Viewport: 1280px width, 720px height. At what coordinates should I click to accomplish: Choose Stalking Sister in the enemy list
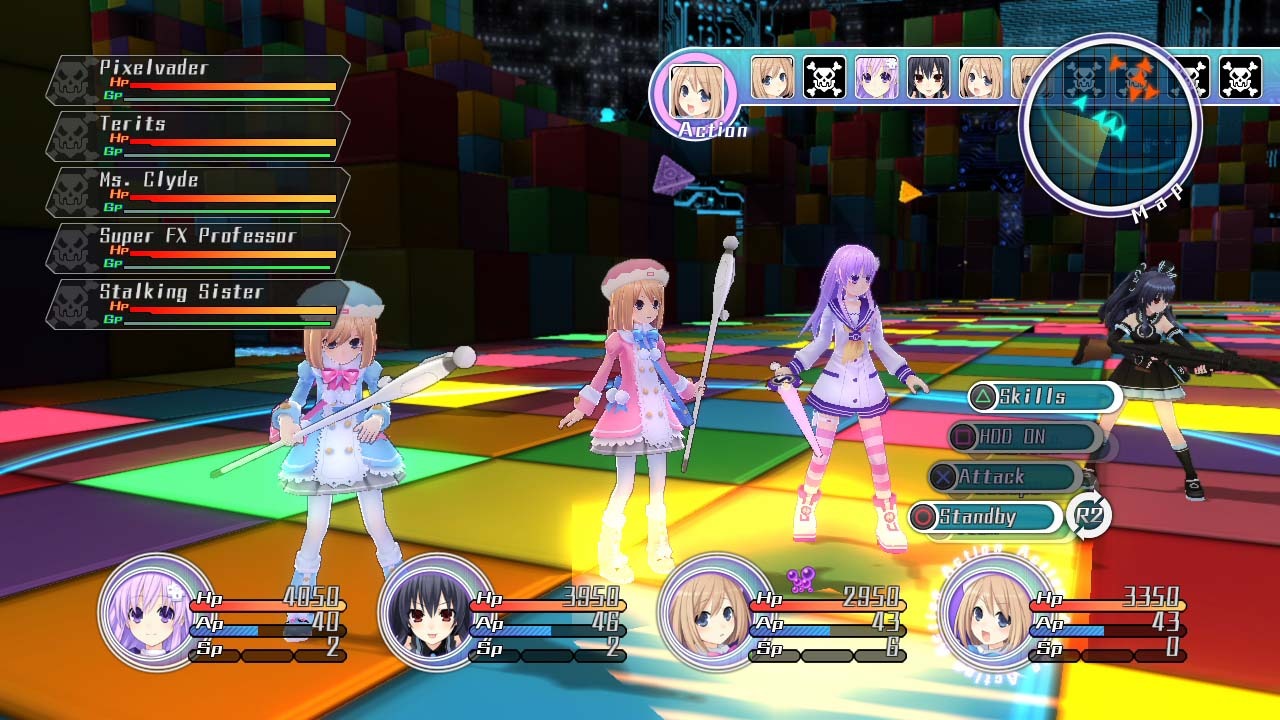[x=198, y=305]
